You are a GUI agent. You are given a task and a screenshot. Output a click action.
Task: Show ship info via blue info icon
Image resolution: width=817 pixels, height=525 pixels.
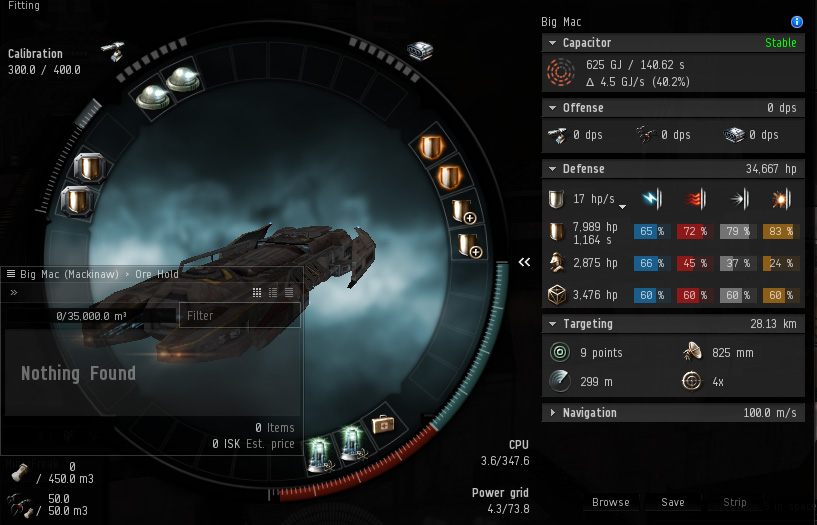(797, 21)
